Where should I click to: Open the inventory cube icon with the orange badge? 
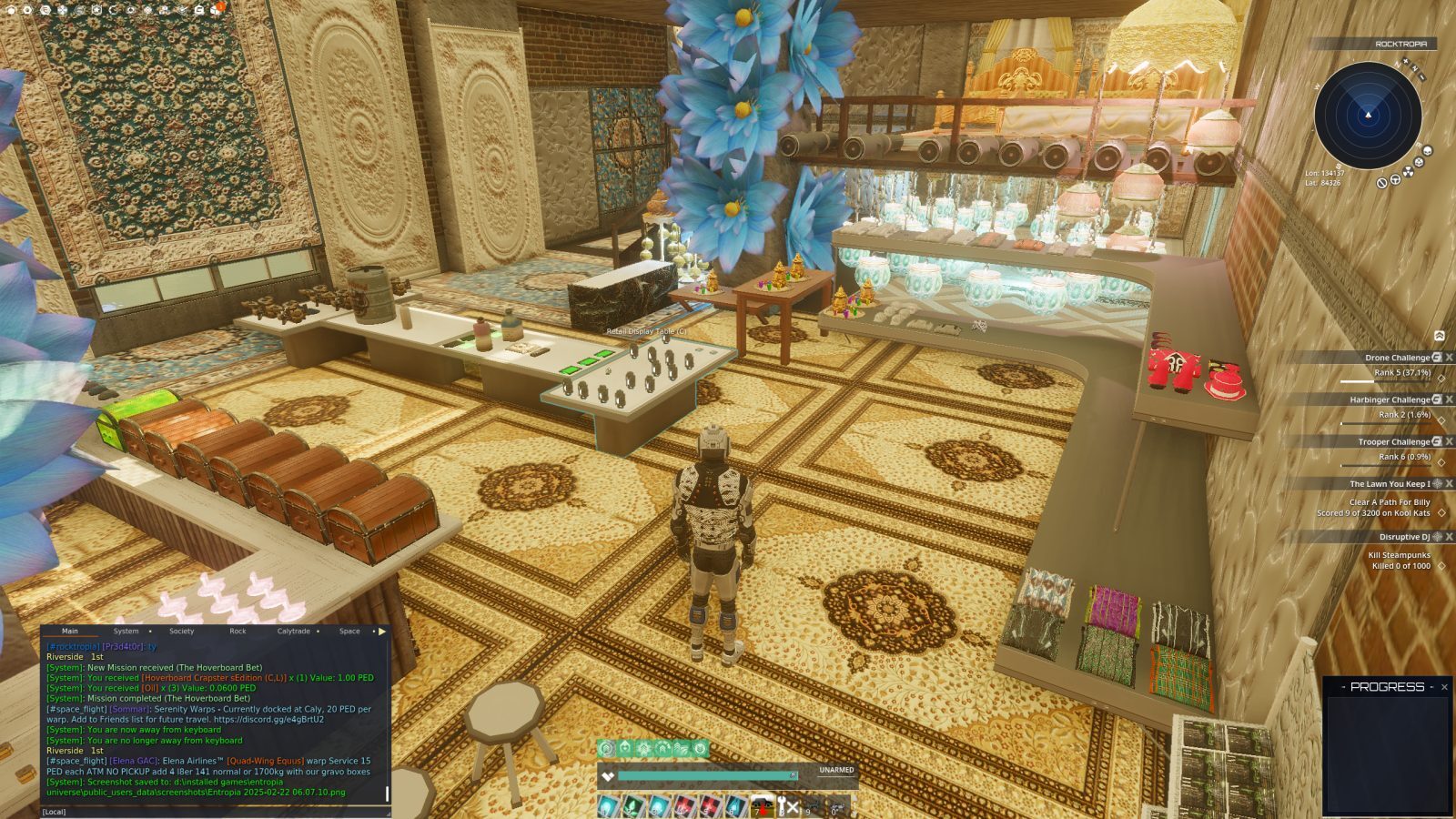pyautogui.click(x=216, y=11)
